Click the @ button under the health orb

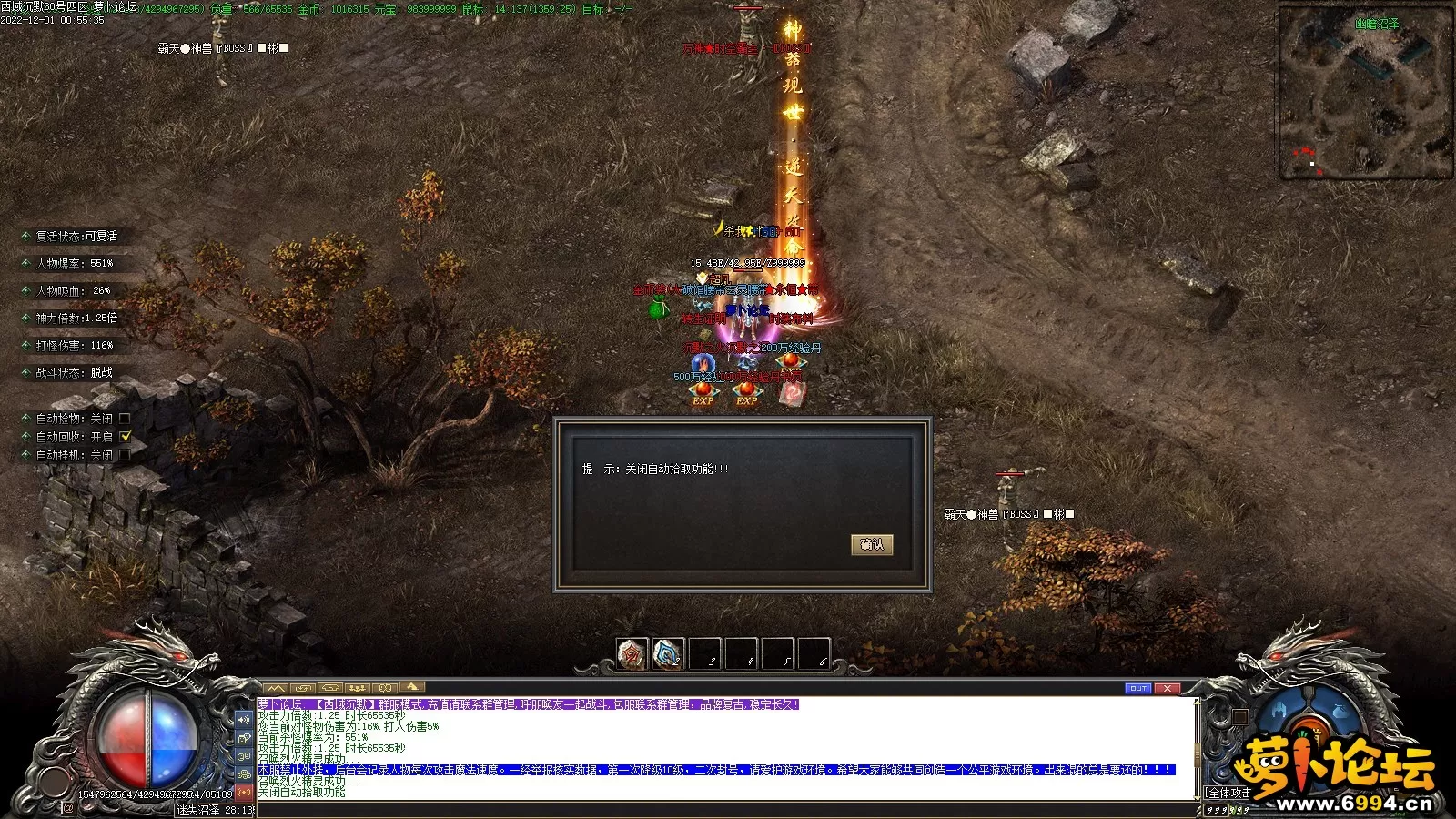coord(68,808)
